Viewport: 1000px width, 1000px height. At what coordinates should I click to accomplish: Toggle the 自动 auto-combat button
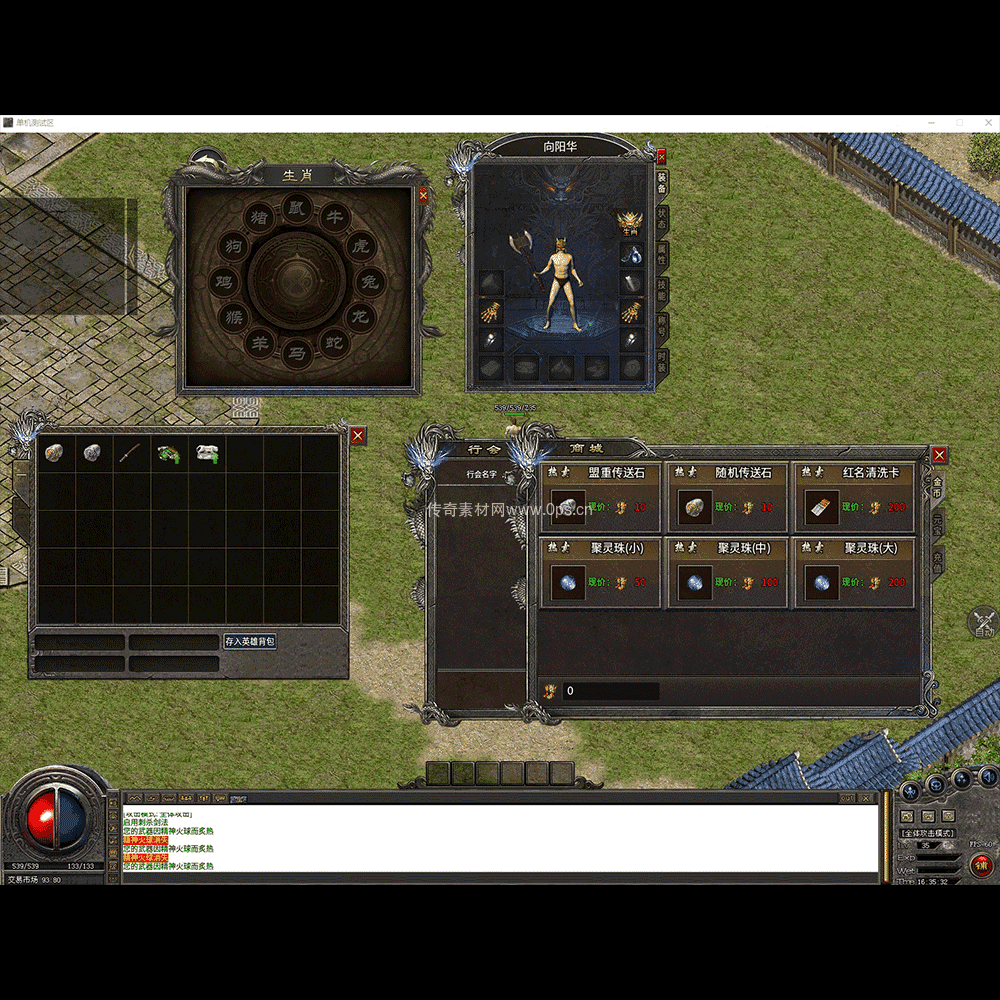984,623
